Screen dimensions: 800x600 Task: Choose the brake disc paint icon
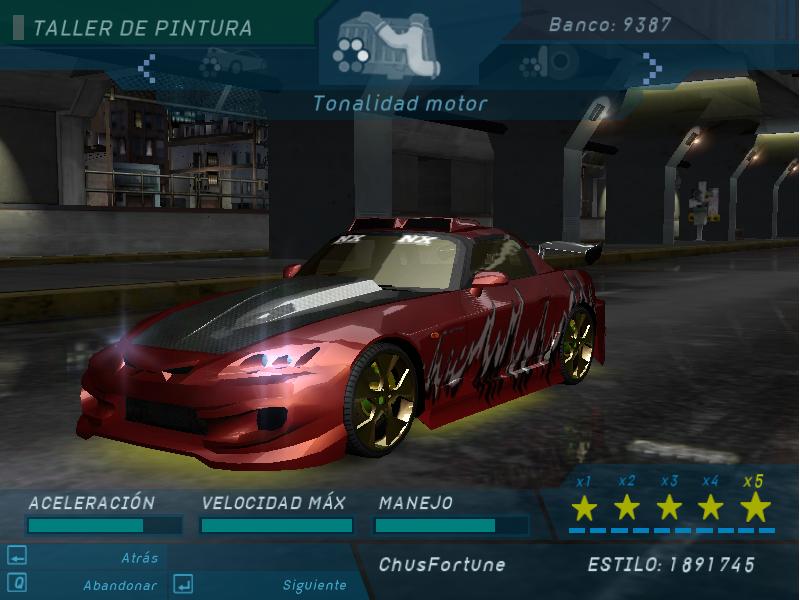(549, 65)
